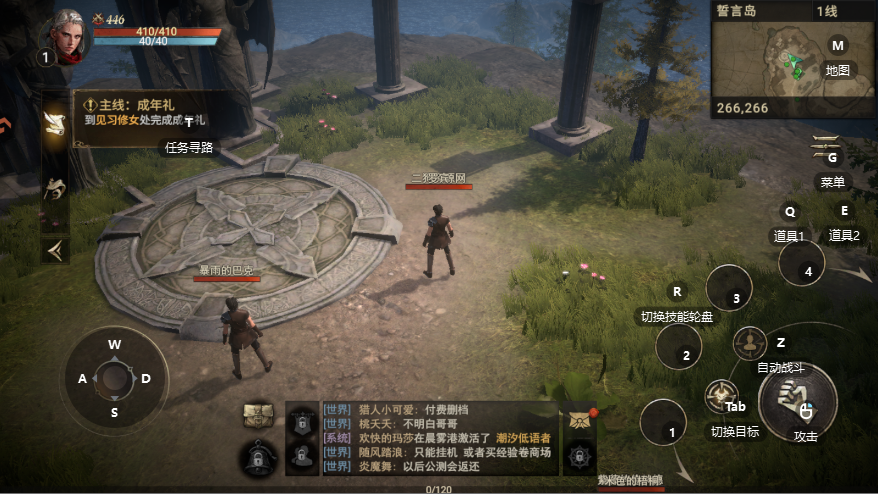Click the locked compass icon below mail
The width and height of the screenshot is (878, 494).
click(579, 457)
